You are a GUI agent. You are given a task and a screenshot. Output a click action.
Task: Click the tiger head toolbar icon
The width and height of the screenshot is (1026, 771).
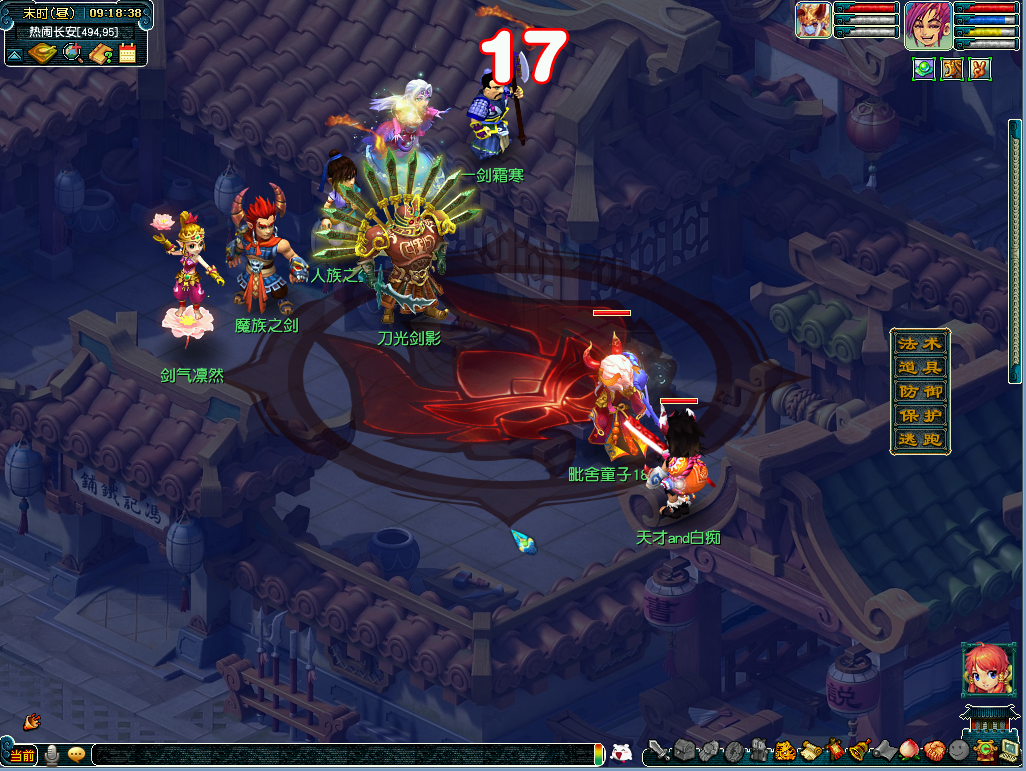[x=784, y=750]
